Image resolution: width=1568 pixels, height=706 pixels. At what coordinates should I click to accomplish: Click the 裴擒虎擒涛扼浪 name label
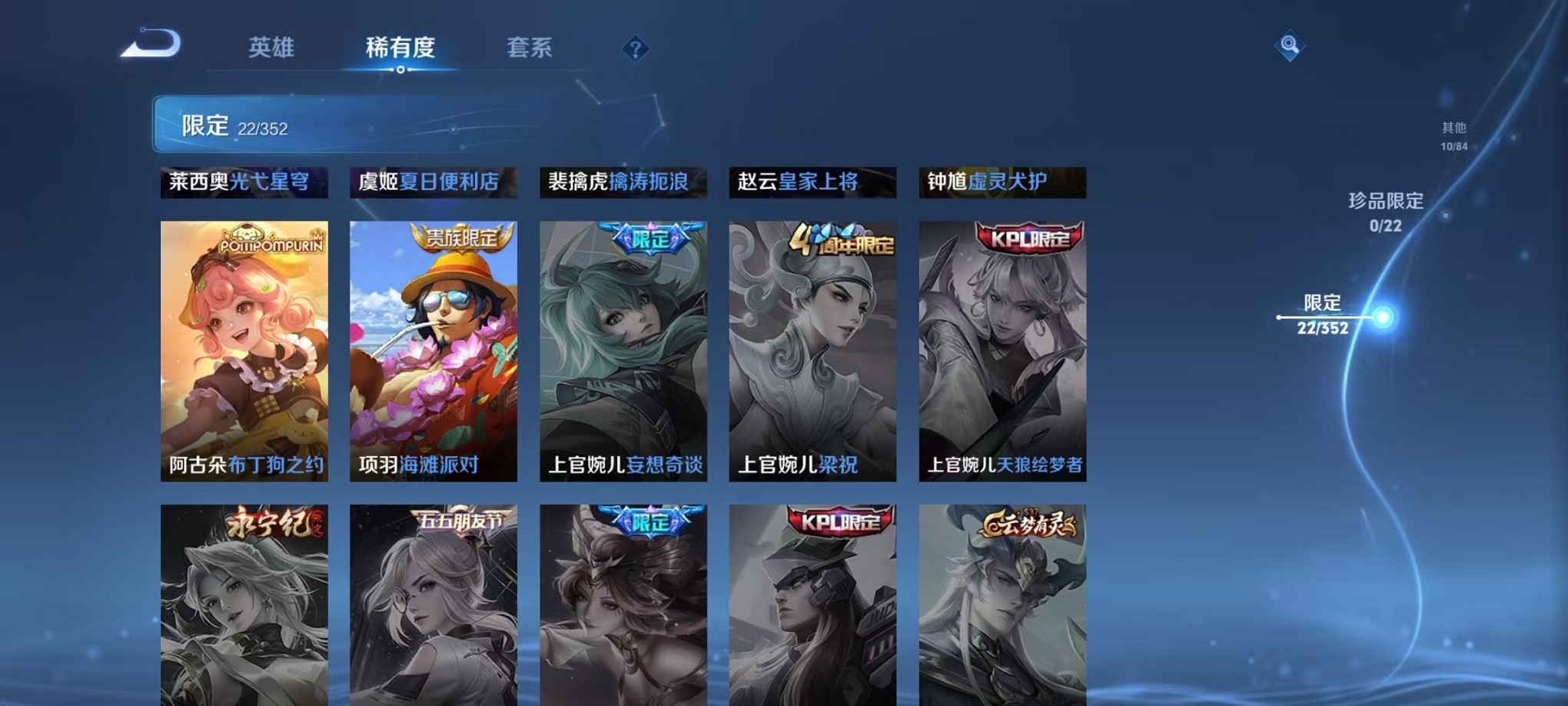coord(623,182)
